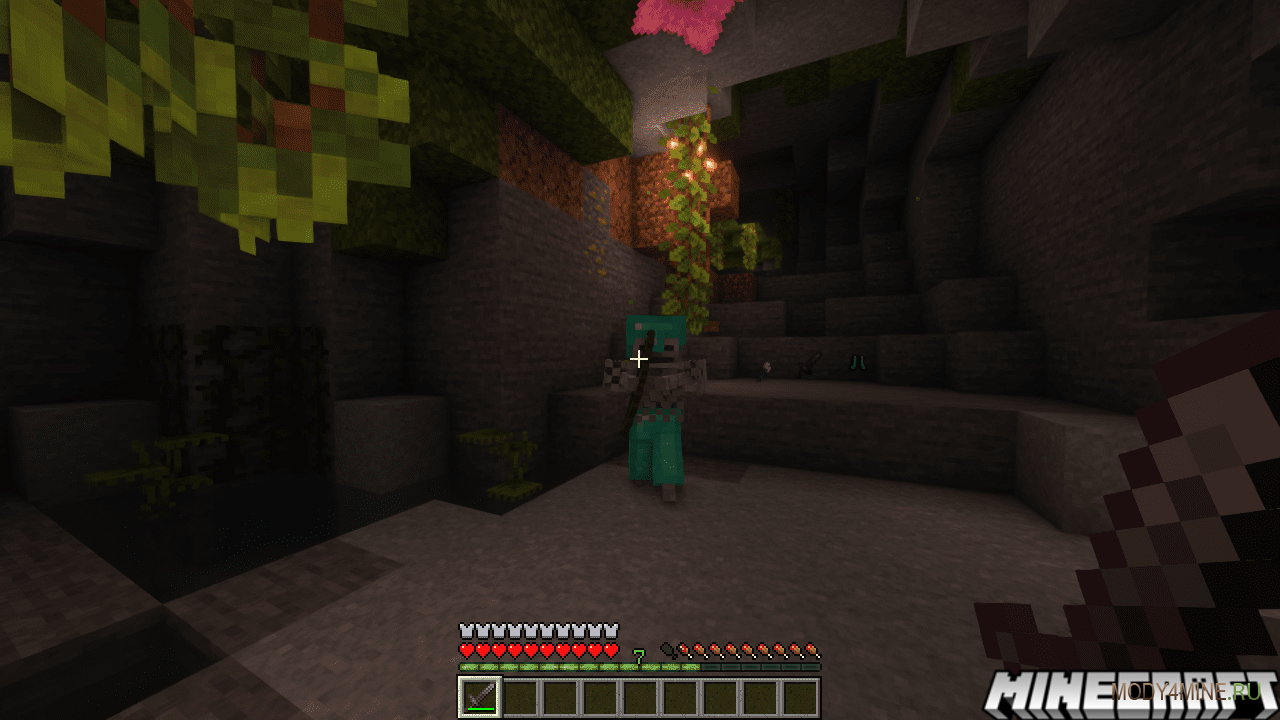Select the sword in the hotbar
This screenshot has height=720, width=1280.
479,697
